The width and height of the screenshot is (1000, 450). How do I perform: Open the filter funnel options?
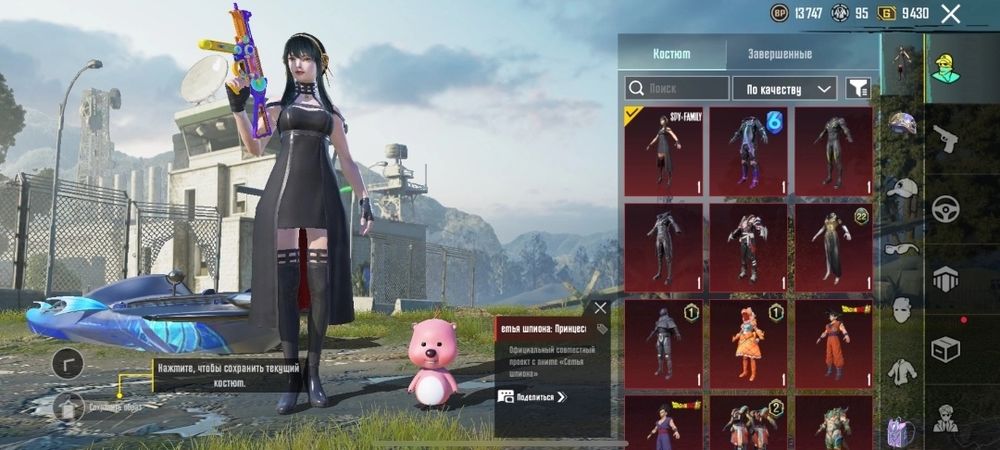pos(857,88)
